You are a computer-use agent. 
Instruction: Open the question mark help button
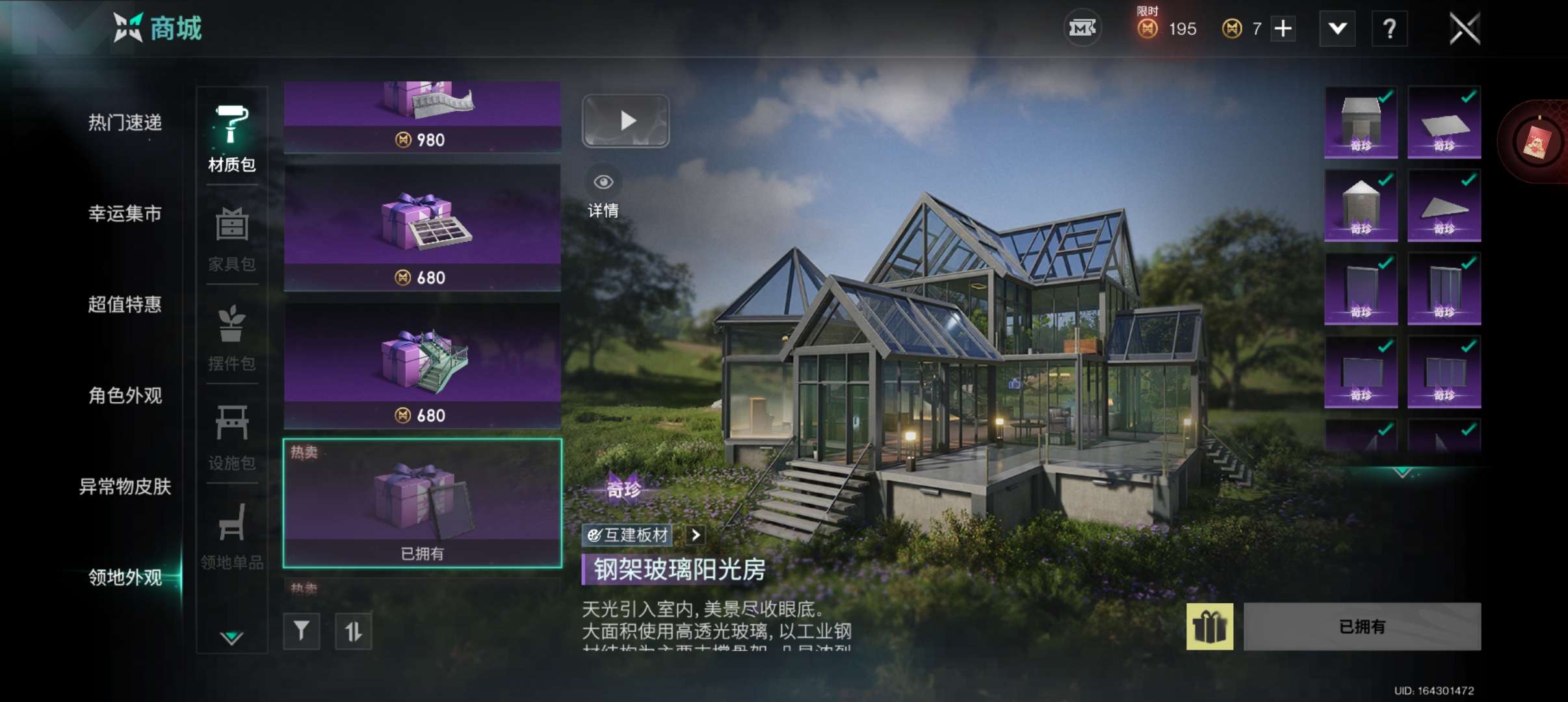click(x=1389, y=29)
